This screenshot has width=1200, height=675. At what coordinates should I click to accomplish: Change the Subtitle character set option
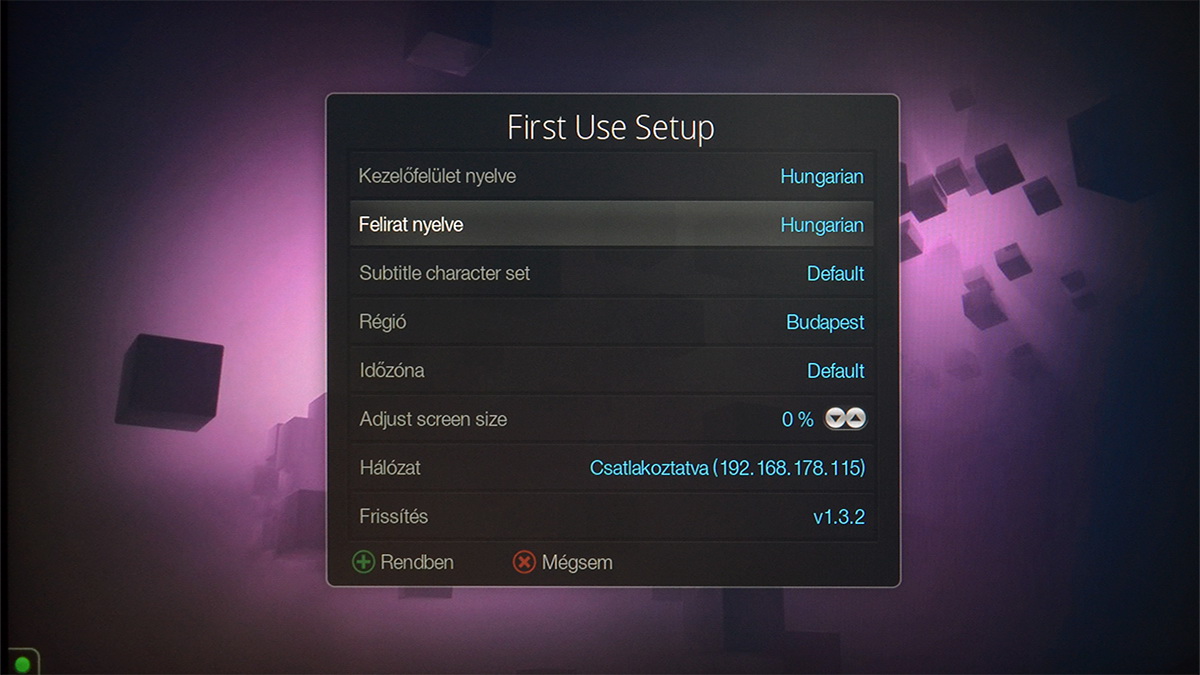pos(611,273)
